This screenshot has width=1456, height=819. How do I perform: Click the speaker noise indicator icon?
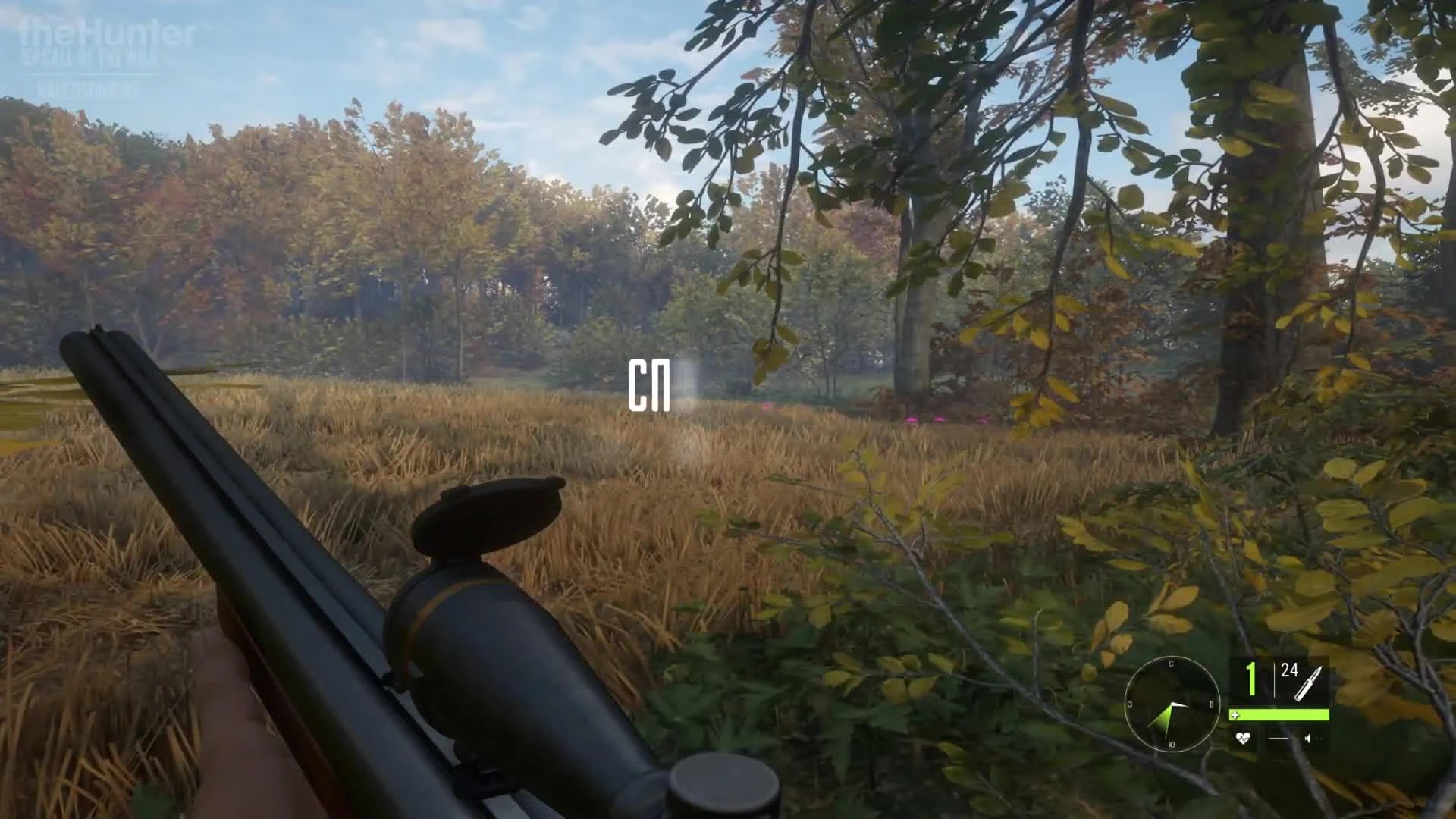pyautogui.click(x=1308, y=739)
